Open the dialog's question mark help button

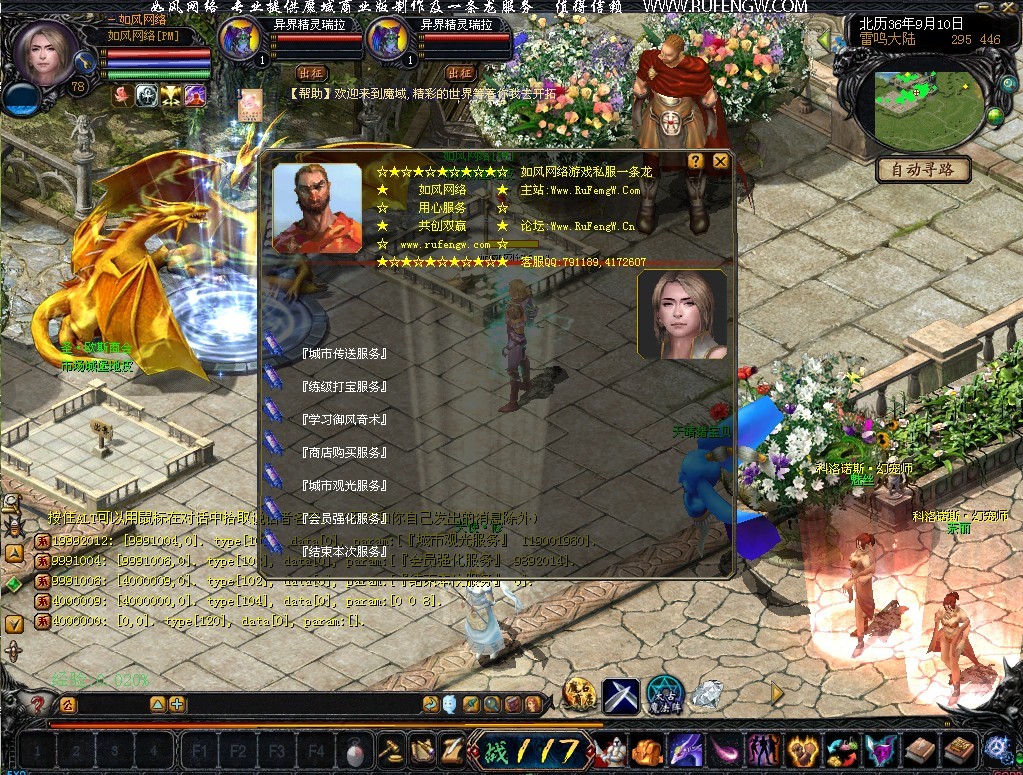pyautogui.click(x=696, y=160)
